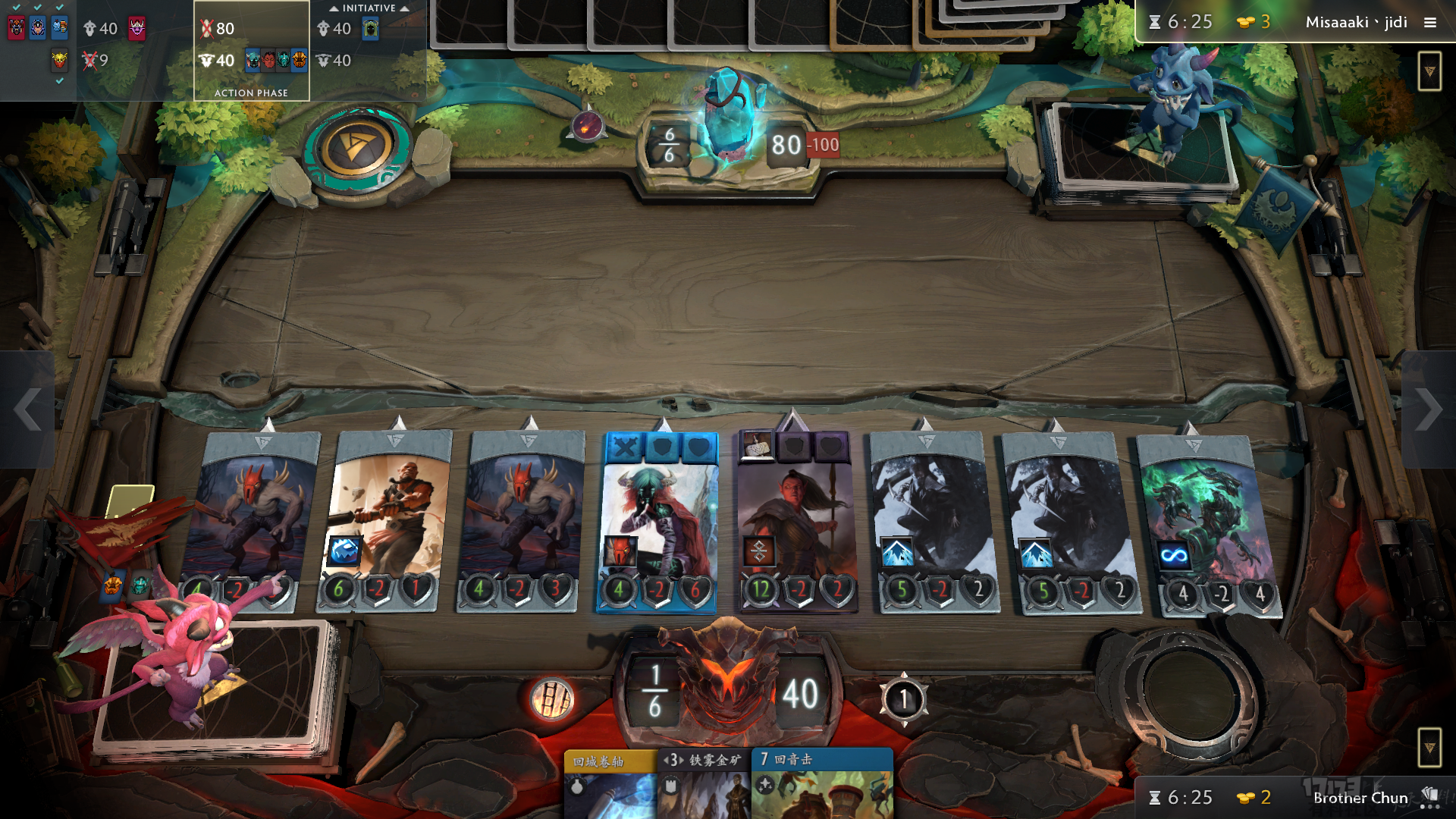
Task: Inspect the improvement counter showing 1
Action: click(903, 699)
